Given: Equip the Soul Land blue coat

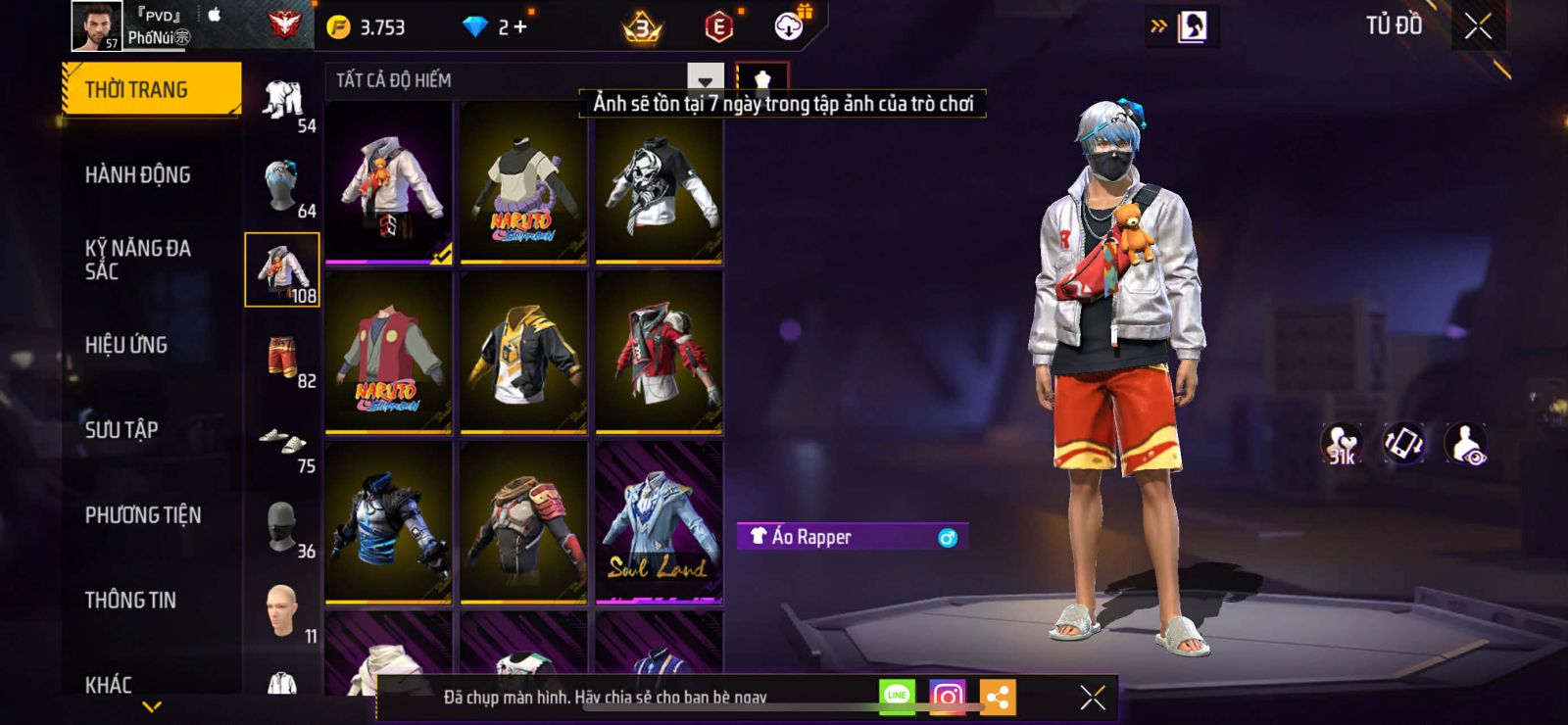Looking at the screenshot, I should point(659,523).
